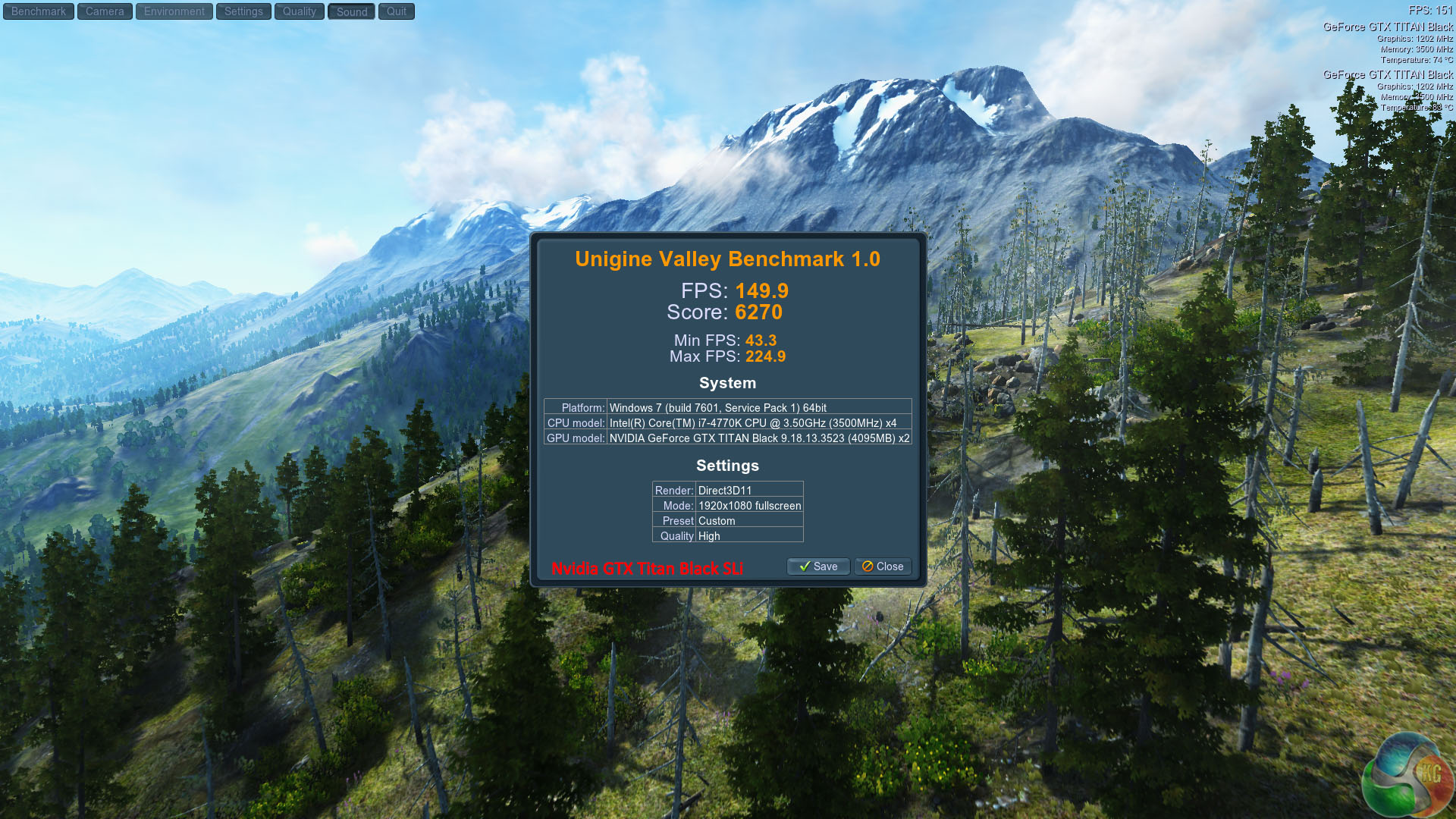This screenshot has height=819, width=1456.
Task: Click the Camera button in the top bar
Action: tap(105, 11)
